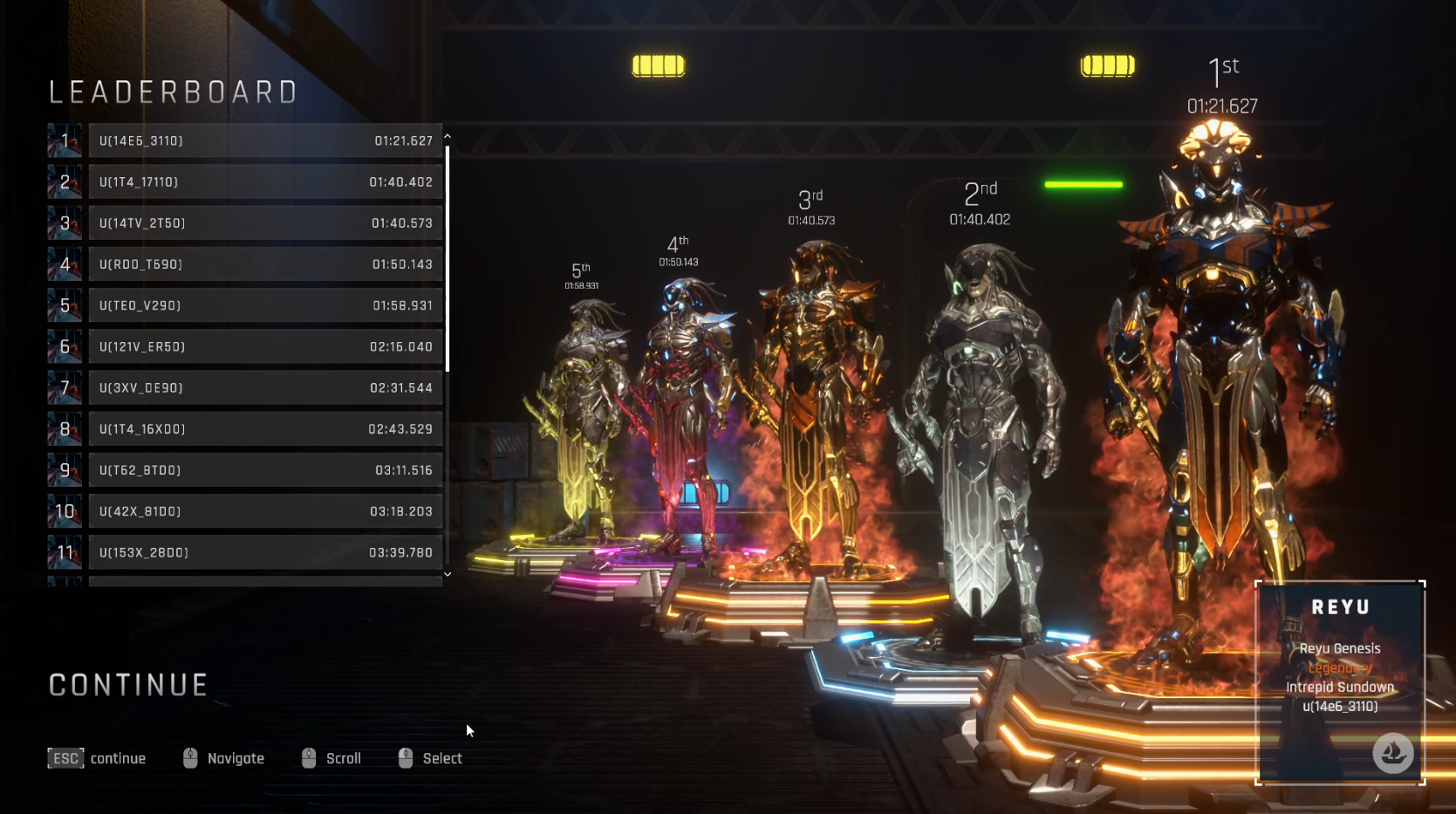
Task: Open the REYU character info card
Action: click(x=1340, y=682)
